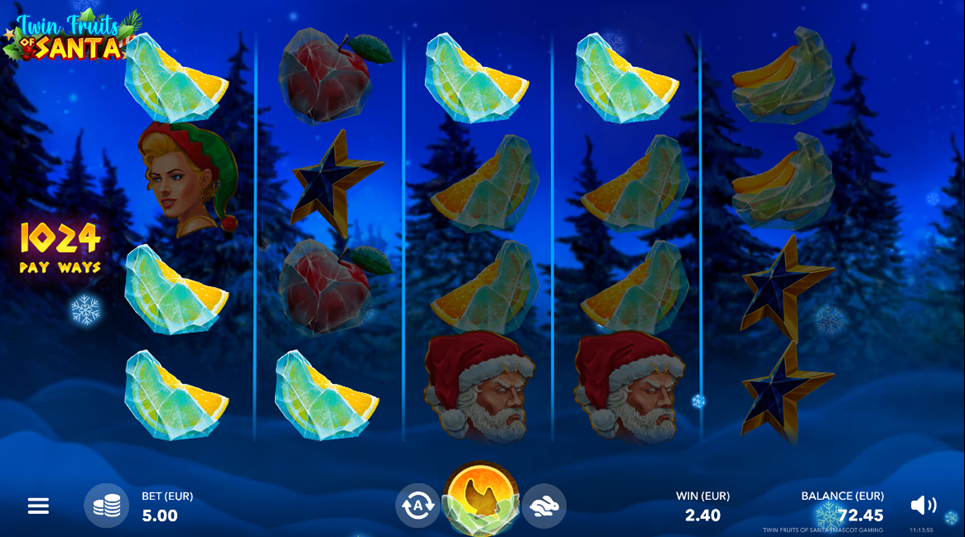Toggle autoplay mode
Screen dimensions: 965x537
coord(417,505)
